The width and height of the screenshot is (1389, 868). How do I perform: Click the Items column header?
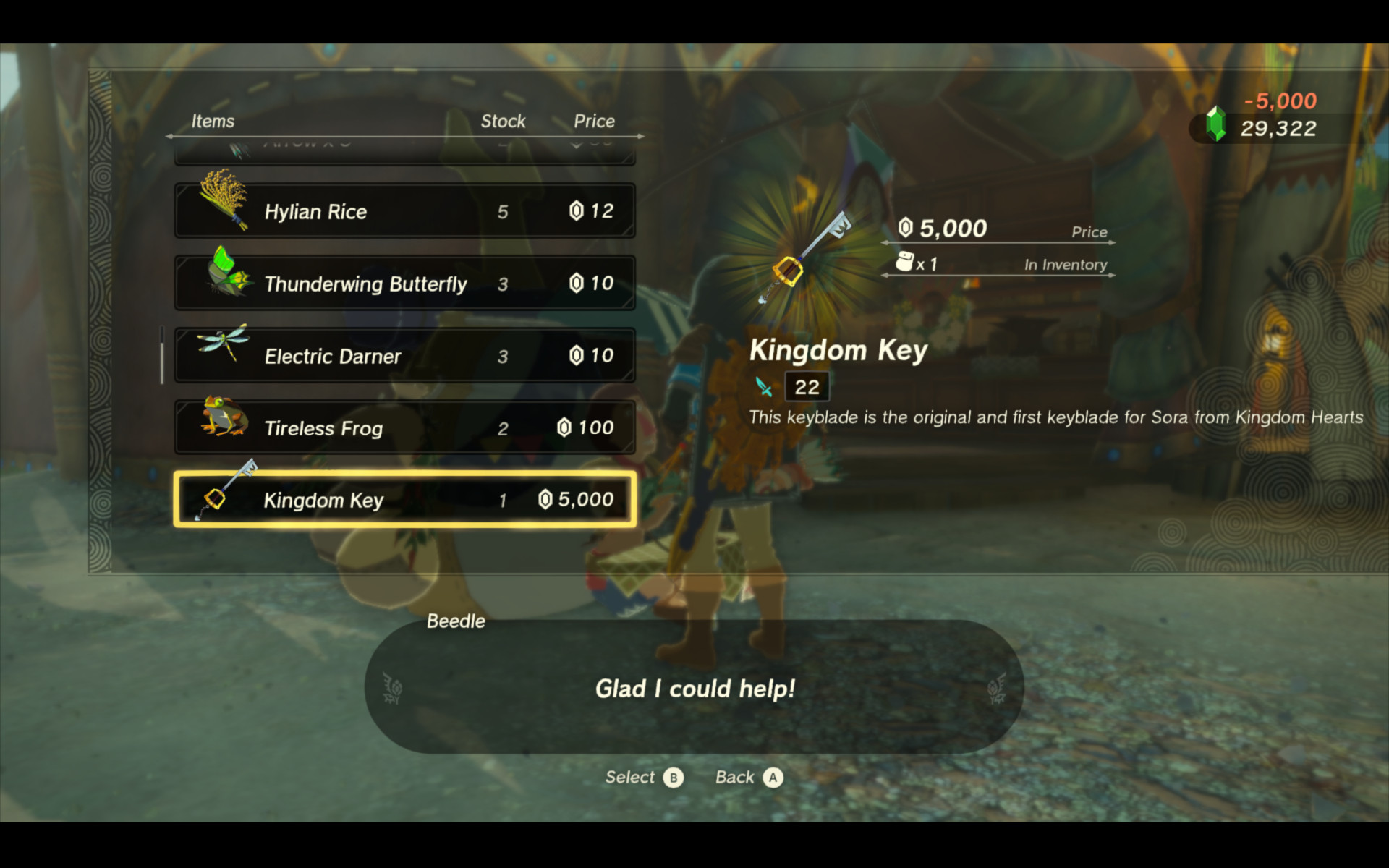click(x=213, y=121)
